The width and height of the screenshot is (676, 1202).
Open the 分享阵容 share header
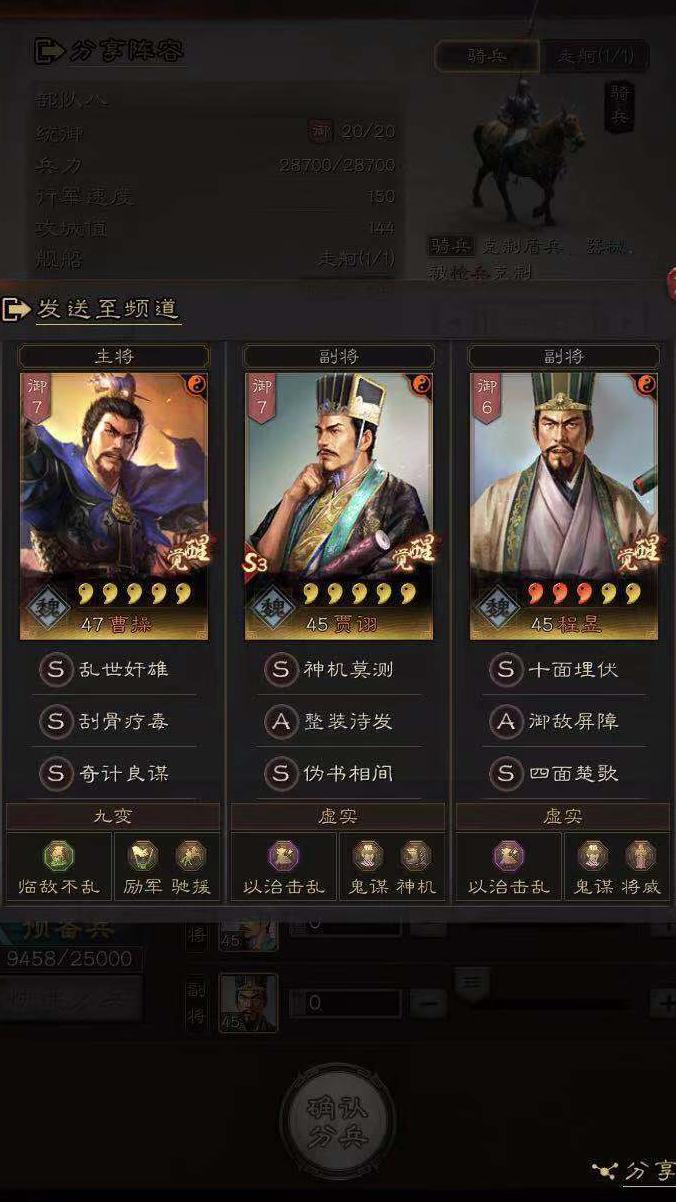click(x=110, y=51)
